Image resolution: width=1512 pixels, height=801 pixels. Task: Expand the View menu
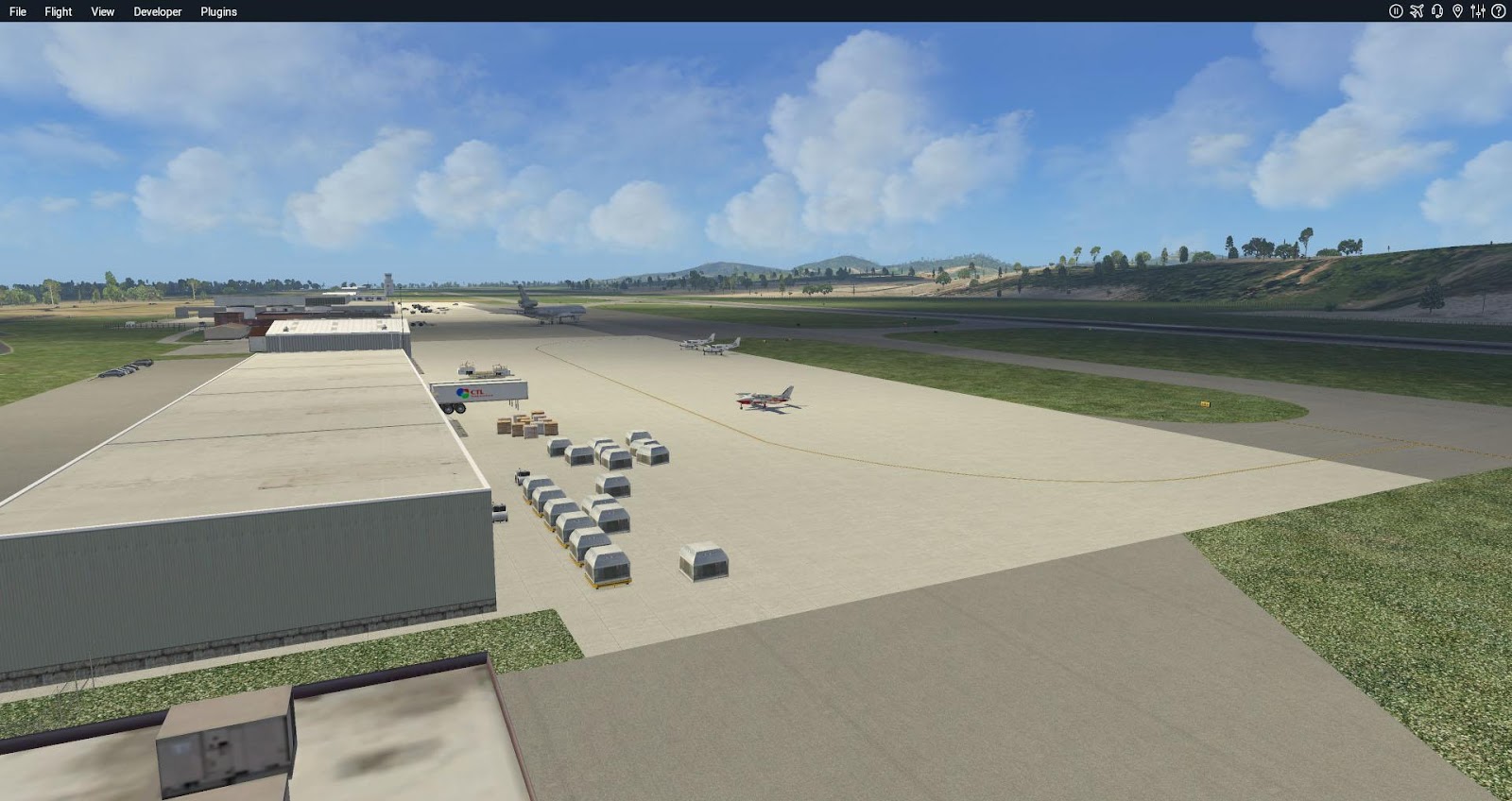[103, 11]
